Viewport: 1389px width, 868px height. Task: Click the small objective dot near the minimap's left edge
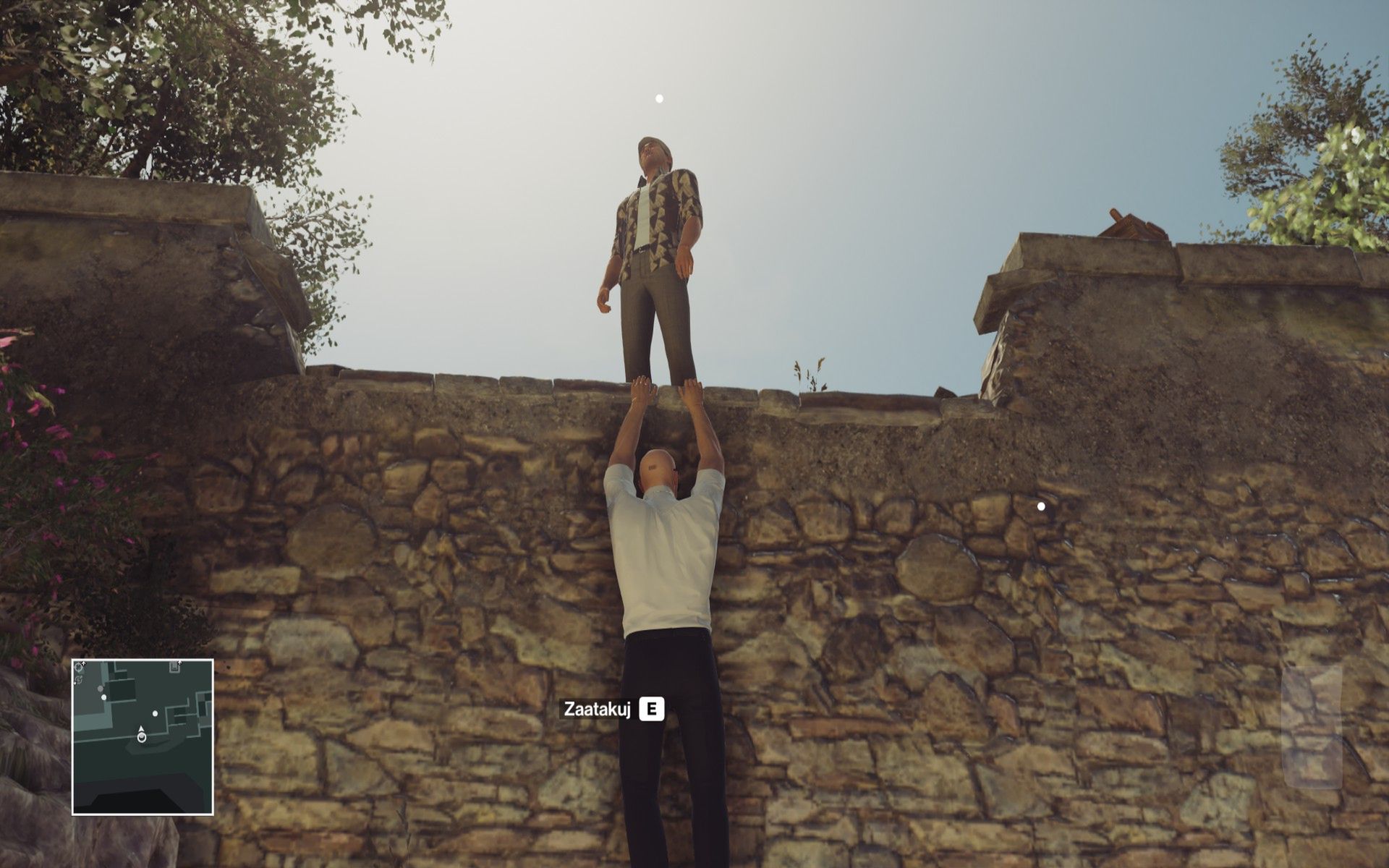(103, 697)
